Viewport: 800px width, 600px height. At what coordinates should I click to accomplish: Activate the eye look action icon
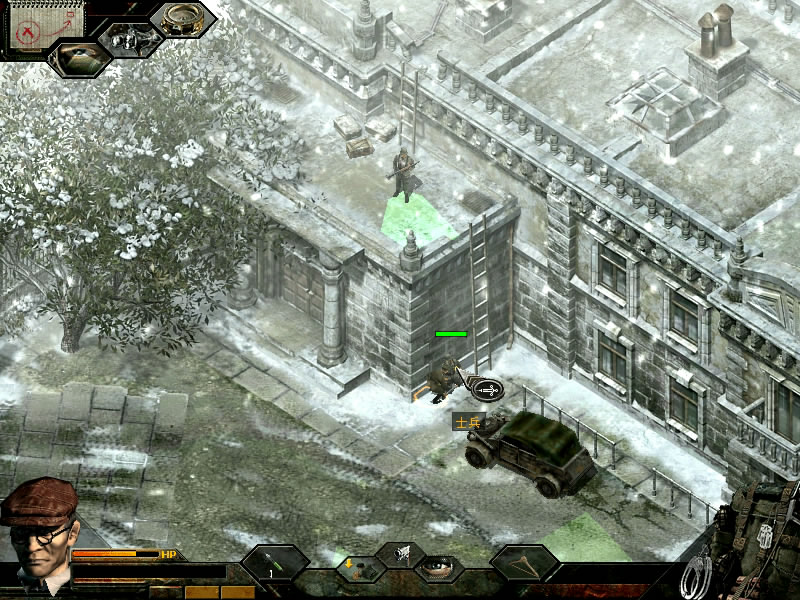(437, 567)
